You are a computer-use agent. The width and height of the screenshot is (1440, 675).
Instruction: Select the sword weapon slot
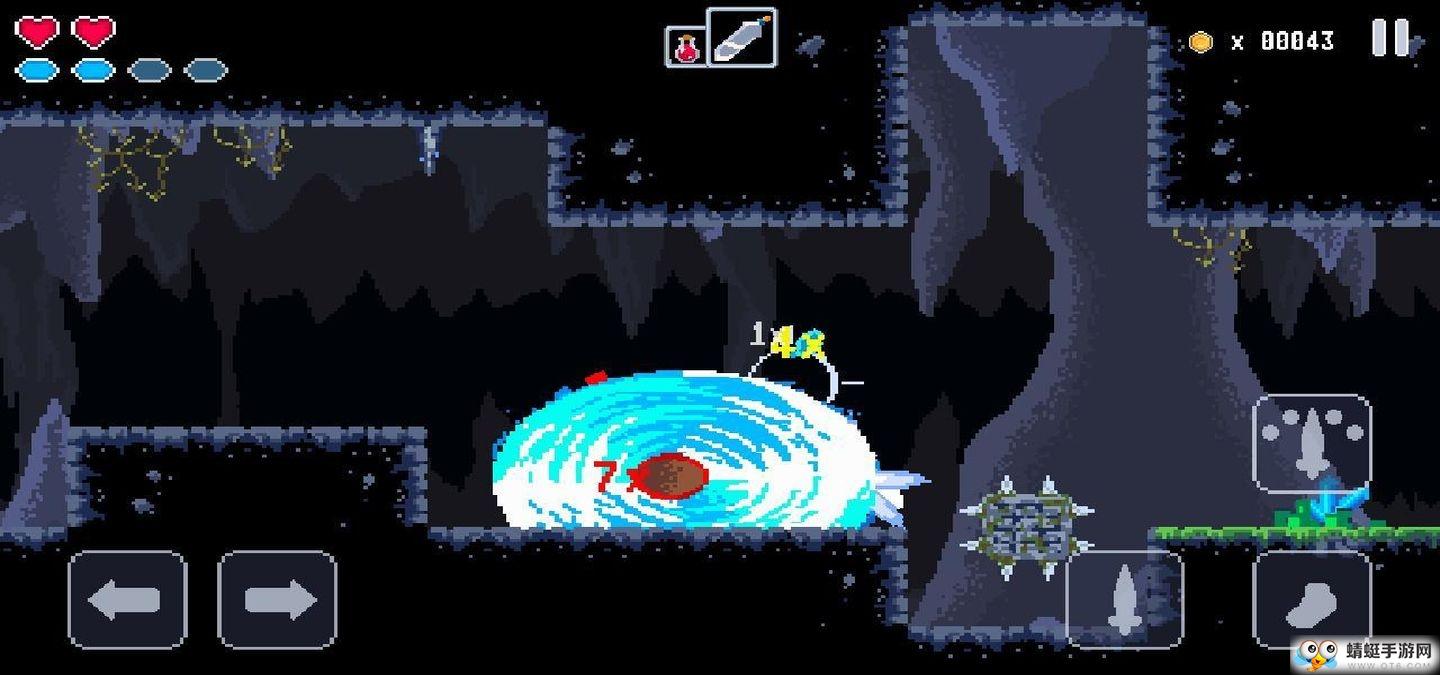point(741,38)
